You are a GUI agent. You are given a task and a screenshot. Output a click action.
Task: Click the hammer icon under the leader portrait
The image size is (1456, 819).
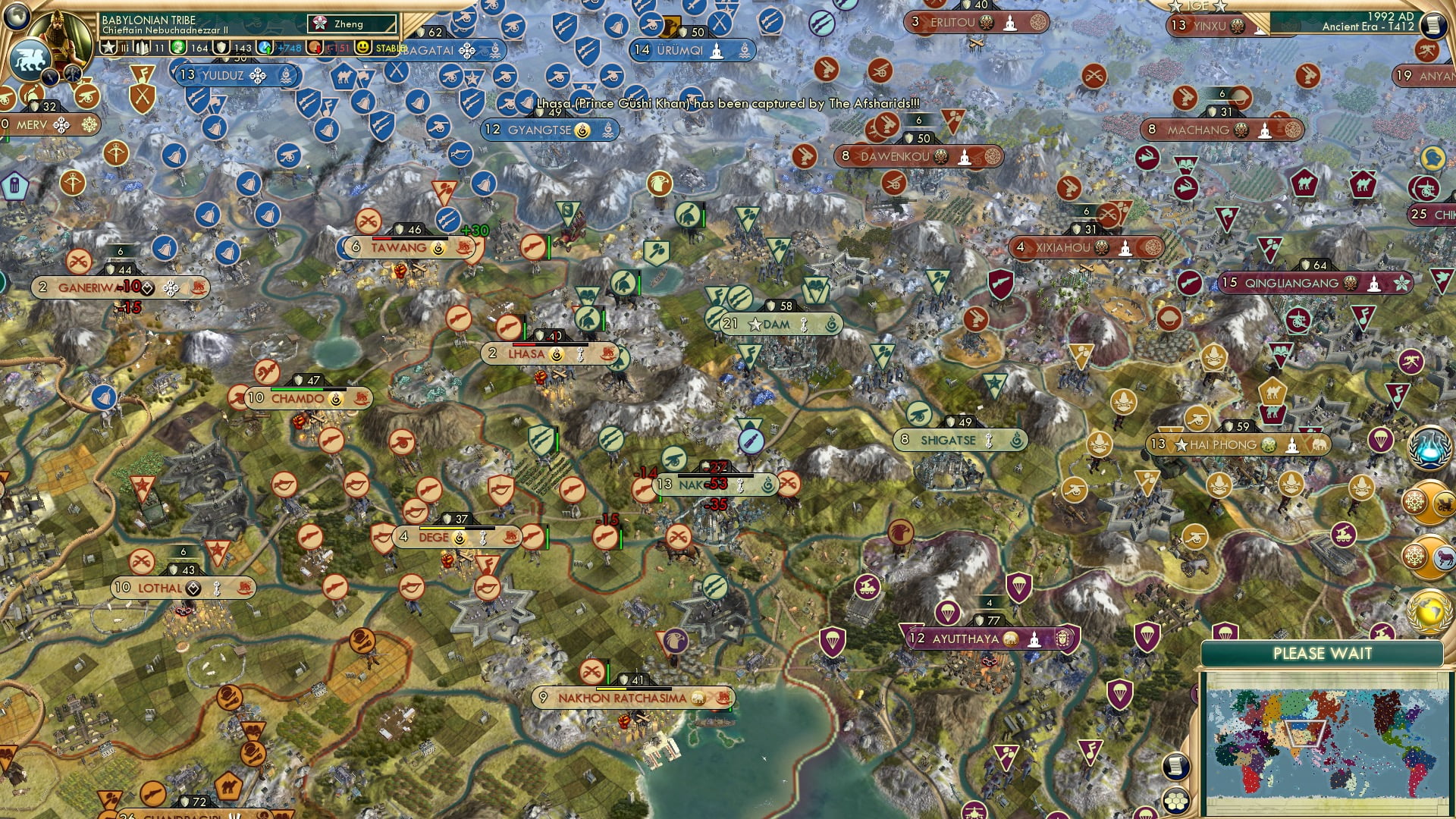[72, 74]
